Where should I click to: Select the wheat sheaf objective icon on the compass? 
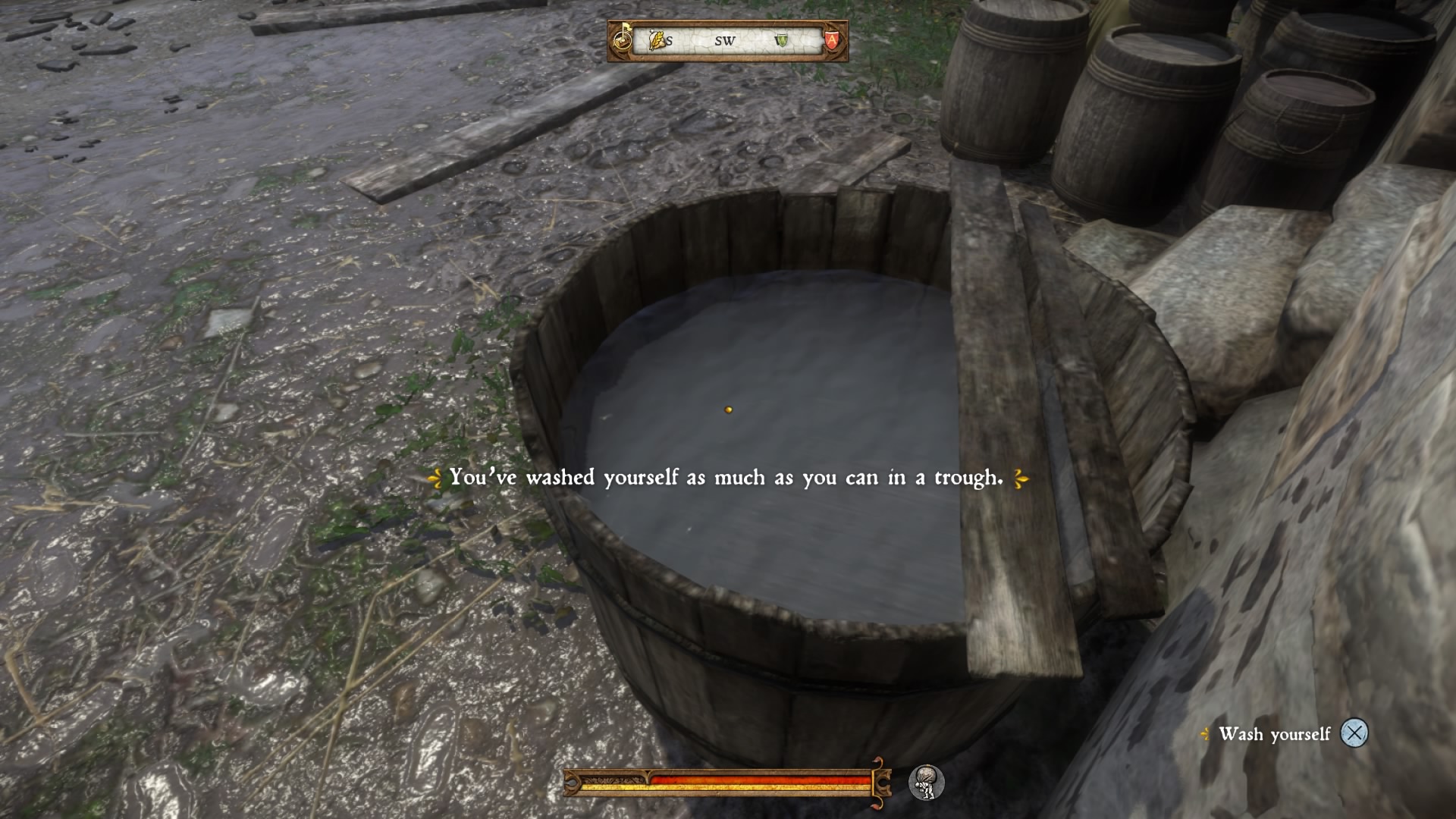click(x=656, y=40)
